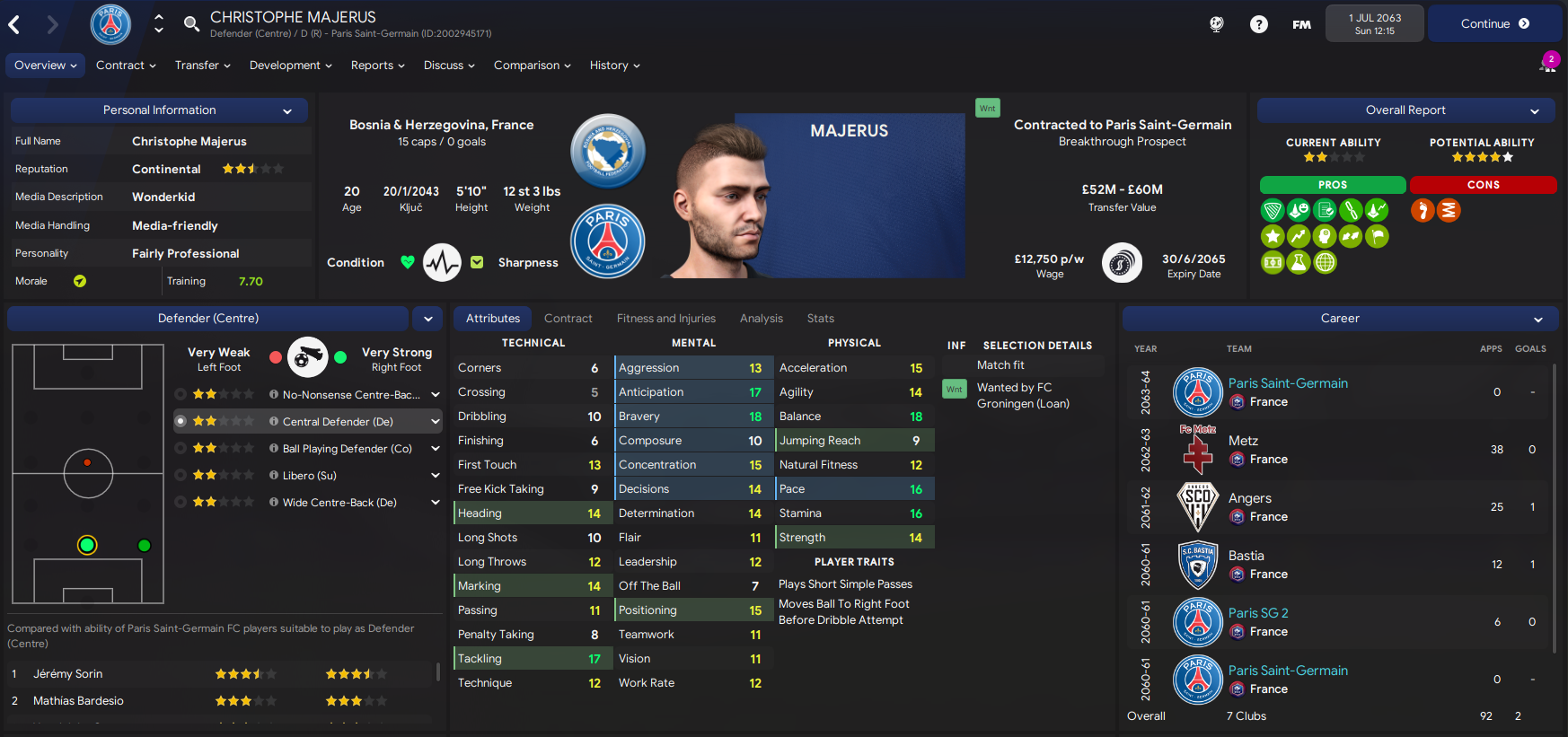
Task: Click the heart icon next to Condition
Action: pyautogui.click(x=407, y=262)
